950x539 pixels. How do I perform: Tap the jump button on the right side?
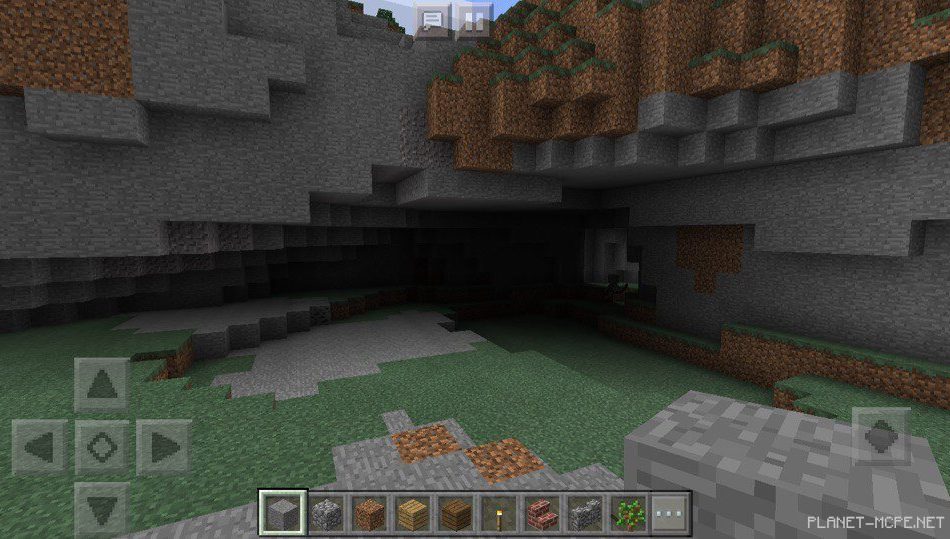880,435
